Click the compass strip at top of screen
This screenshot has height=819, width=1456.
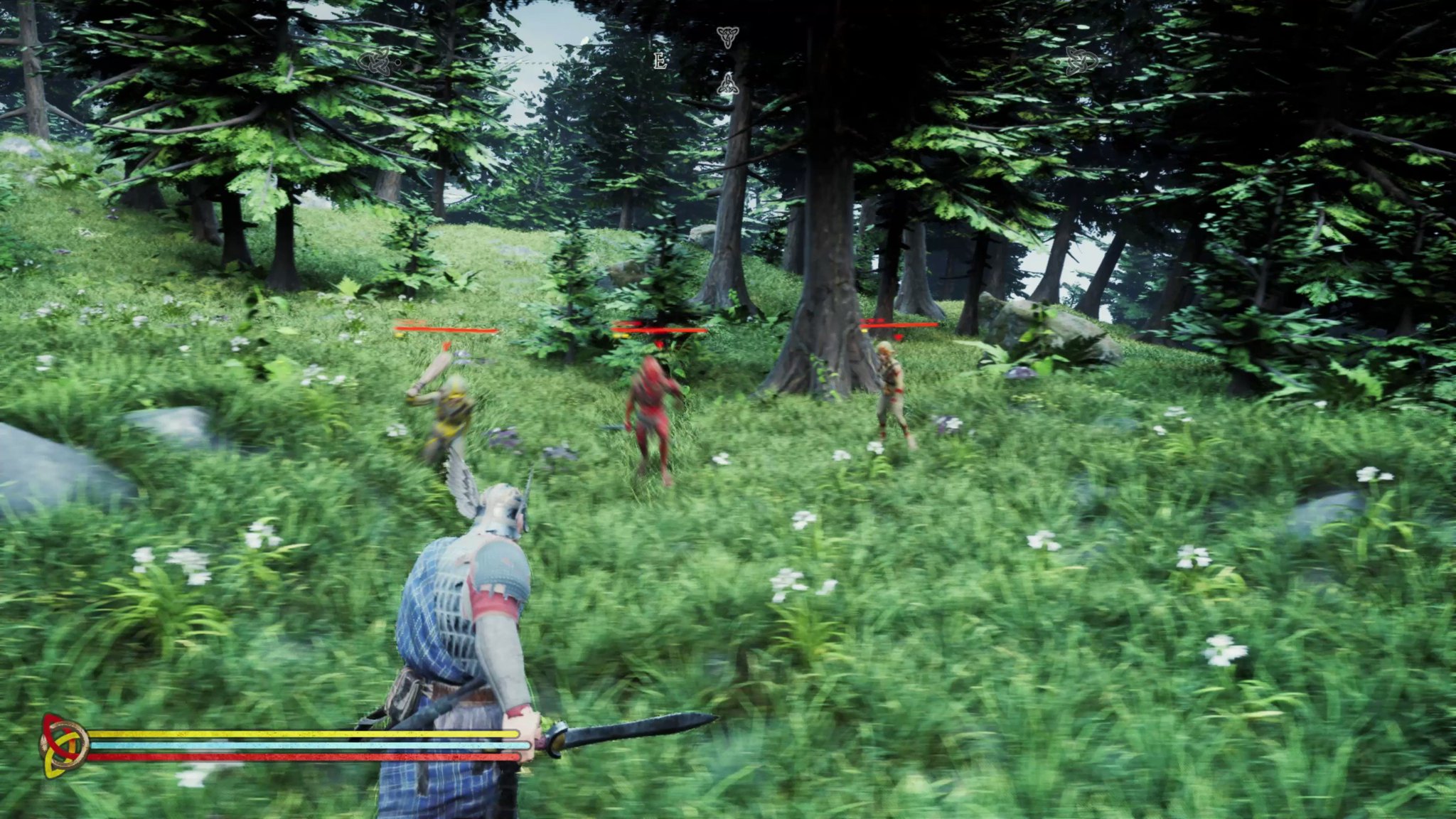coord(728,60)
